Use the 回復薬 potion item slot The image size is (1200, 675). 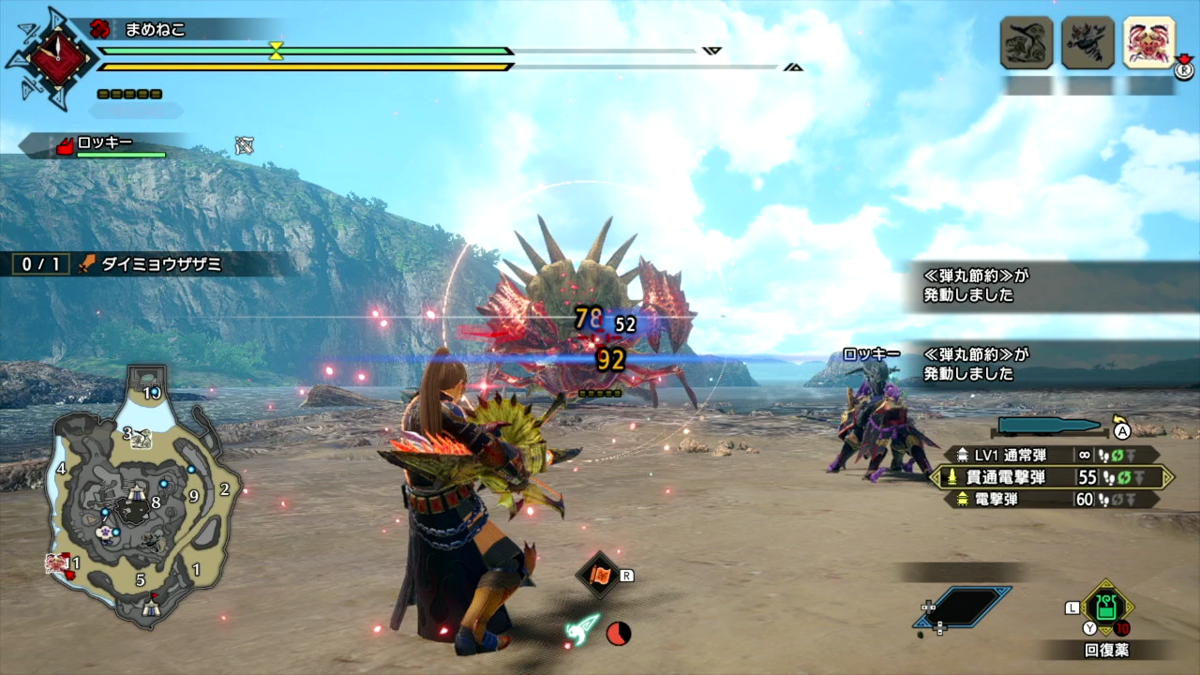pos(1105,607)
